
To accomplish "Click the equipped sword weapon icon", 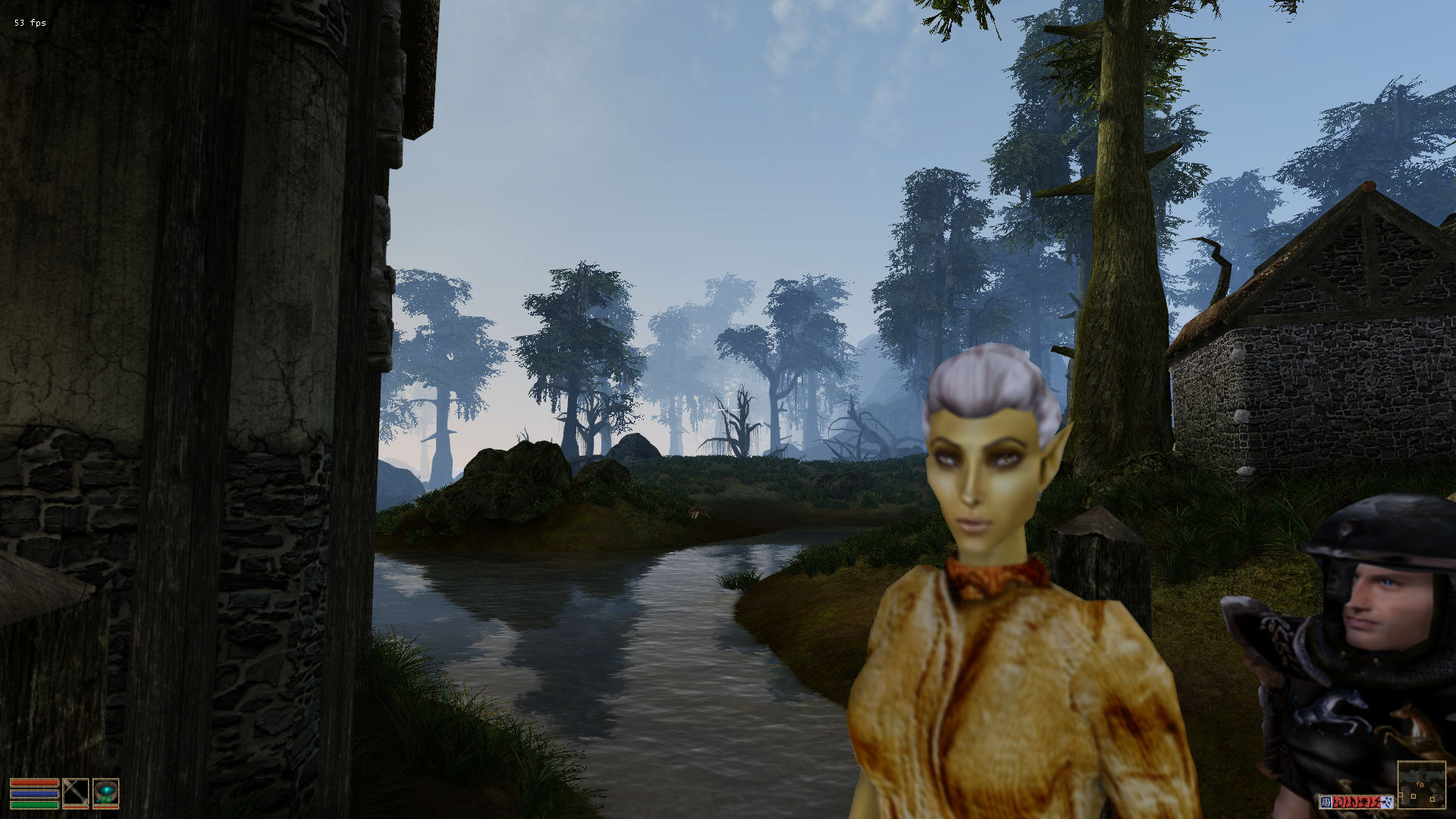I will coord(75,792).
